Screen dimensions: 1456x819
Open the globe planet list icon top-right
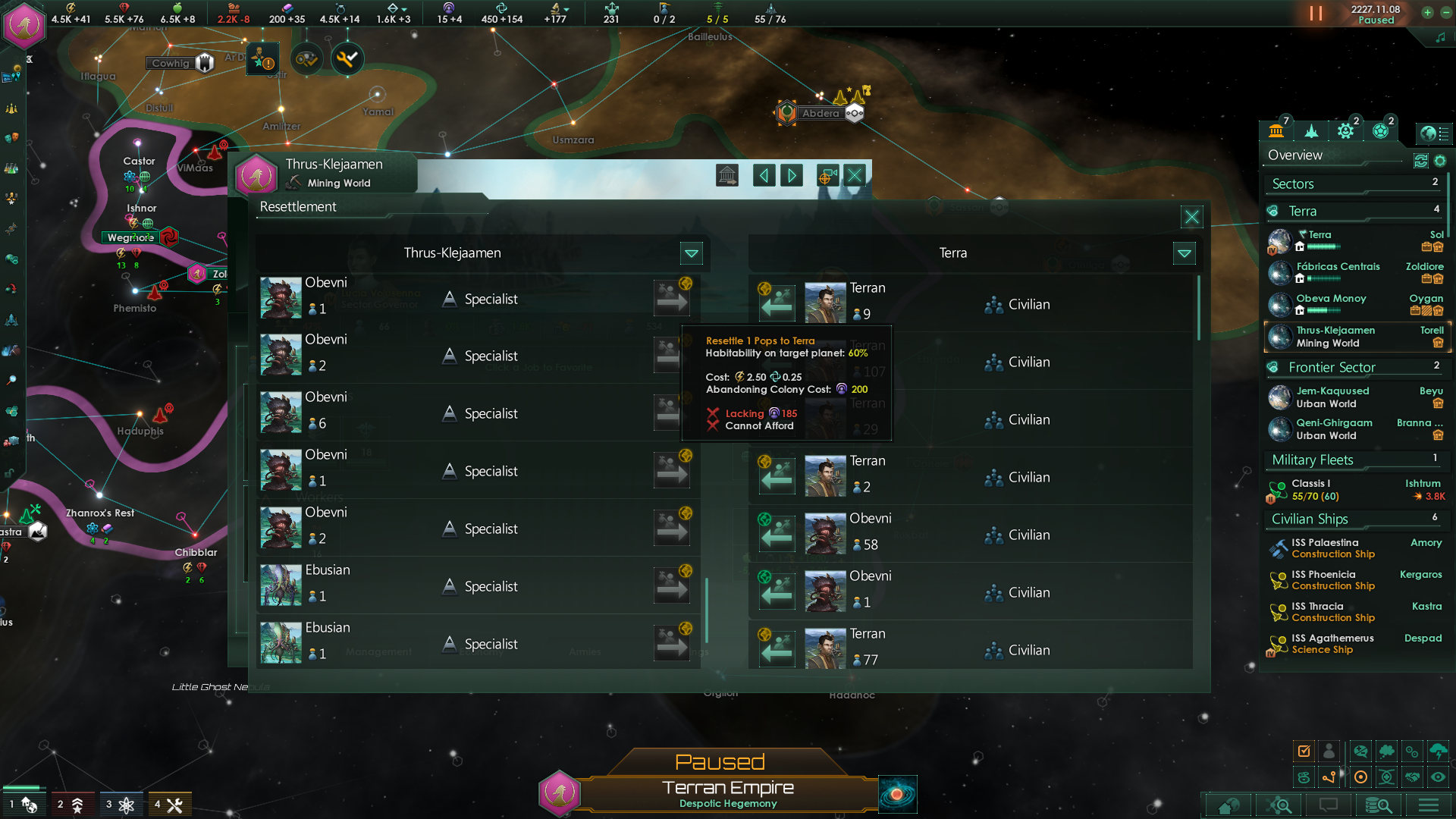pyautogui.click(x=1435, y=133)
